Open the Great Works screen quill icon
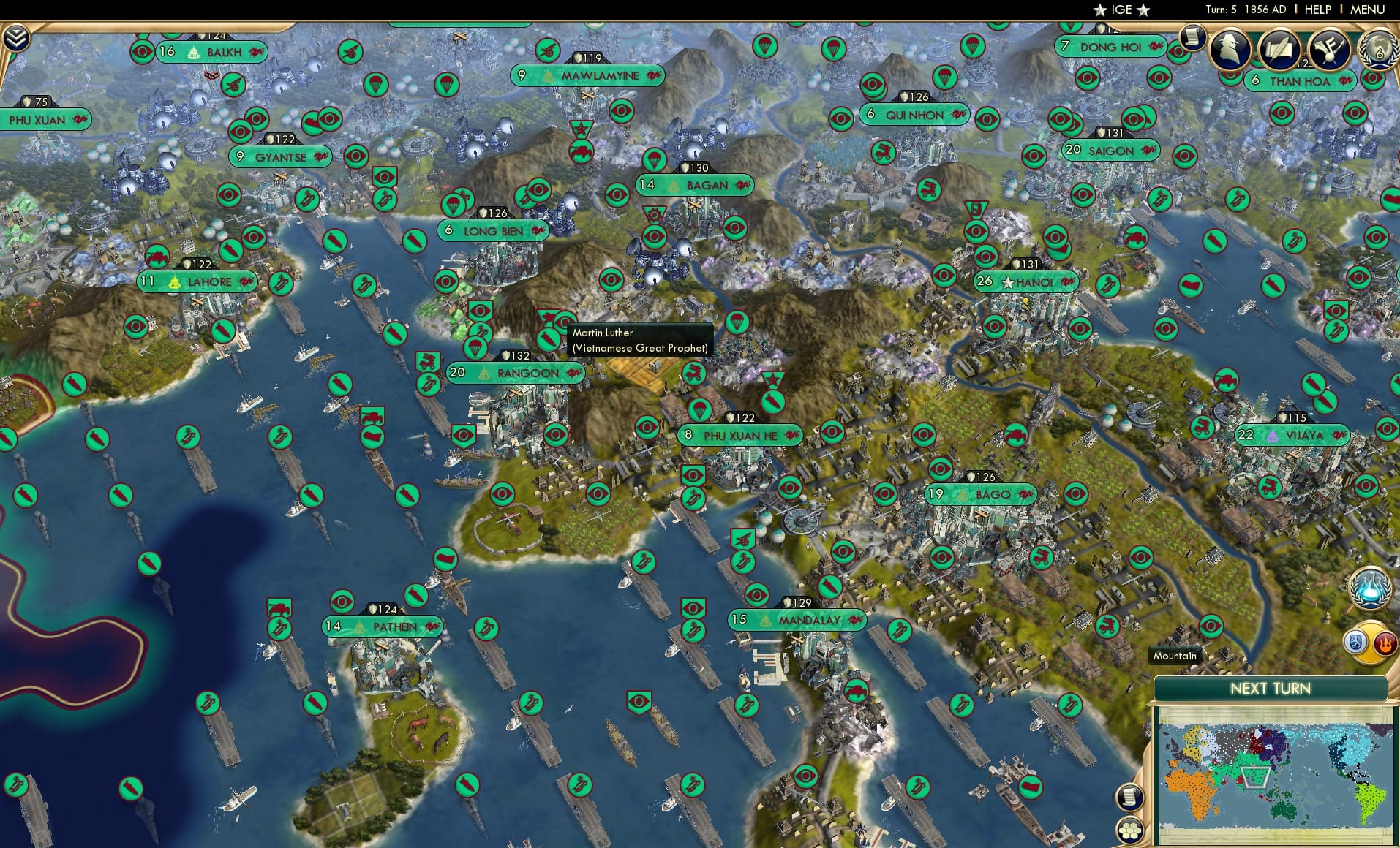1400x848 pixels. click(x=1279, y=48)
